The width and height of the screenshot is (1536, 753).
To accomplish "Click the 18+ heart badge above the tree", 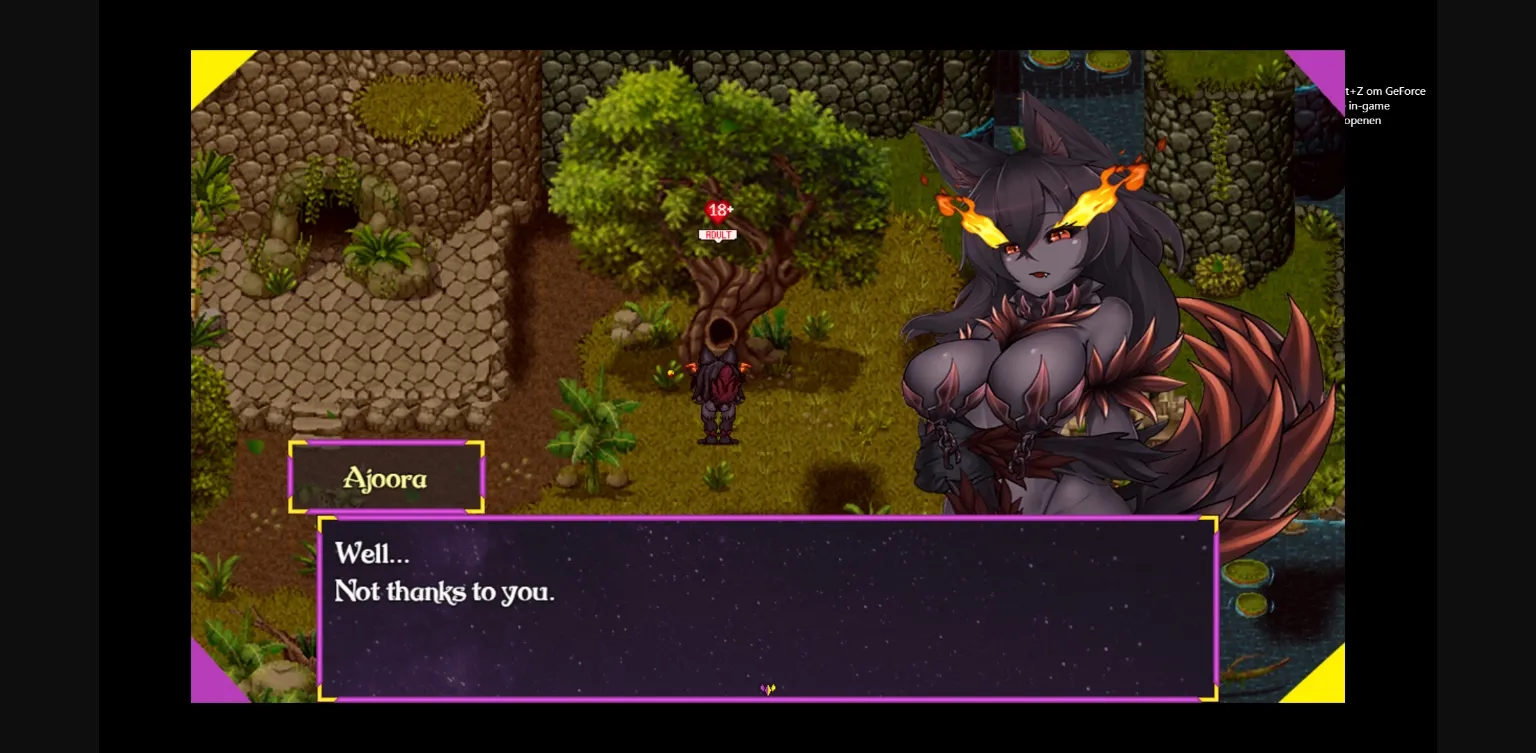I will coord(719,210).
